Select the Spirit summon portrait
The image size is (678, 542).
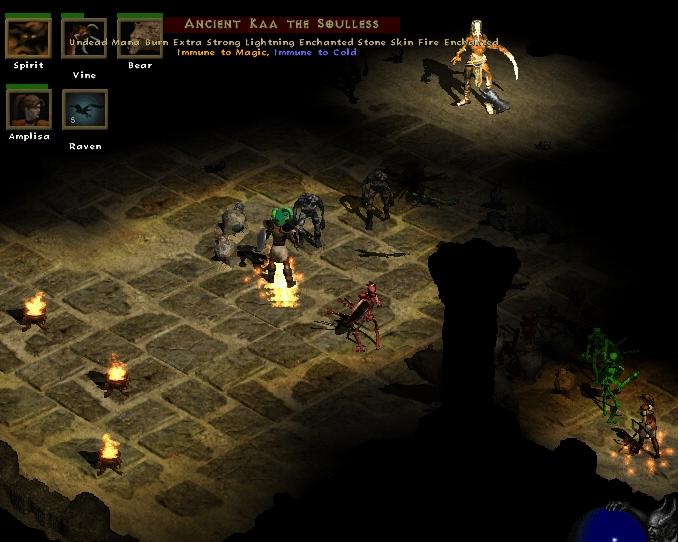click(28, 37)
